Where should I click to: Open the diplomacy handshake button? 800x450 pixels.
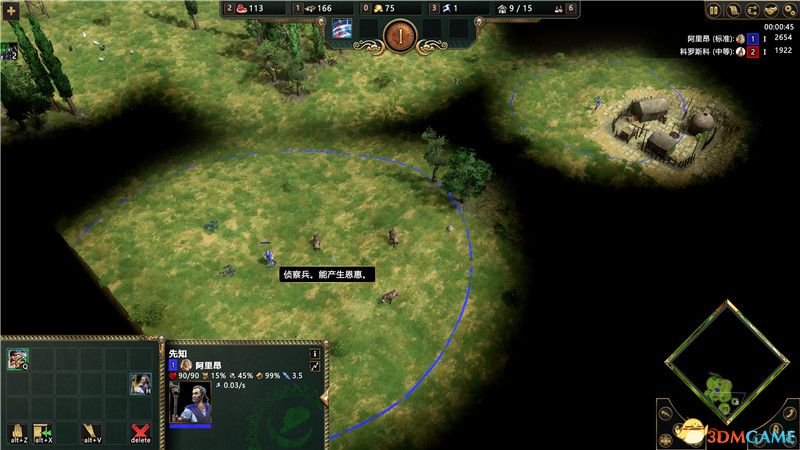coord(773,11)
